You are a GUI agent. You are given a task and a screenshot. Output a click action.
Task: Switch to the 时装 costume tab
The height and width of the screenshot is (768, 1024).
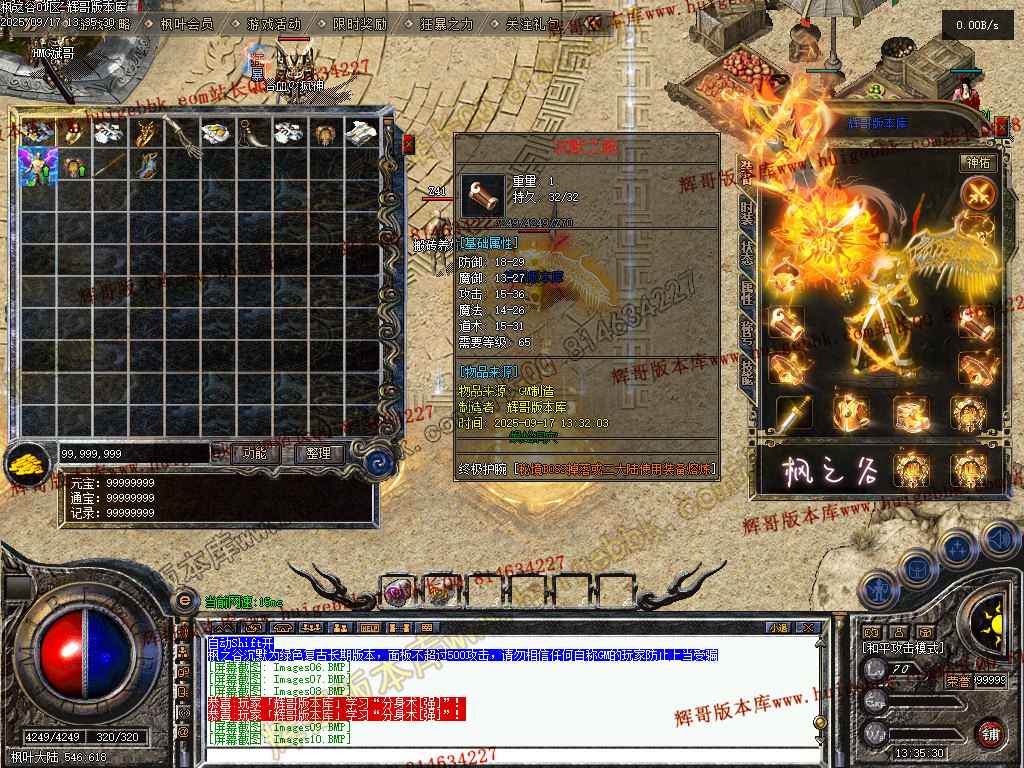coord(747,211)
